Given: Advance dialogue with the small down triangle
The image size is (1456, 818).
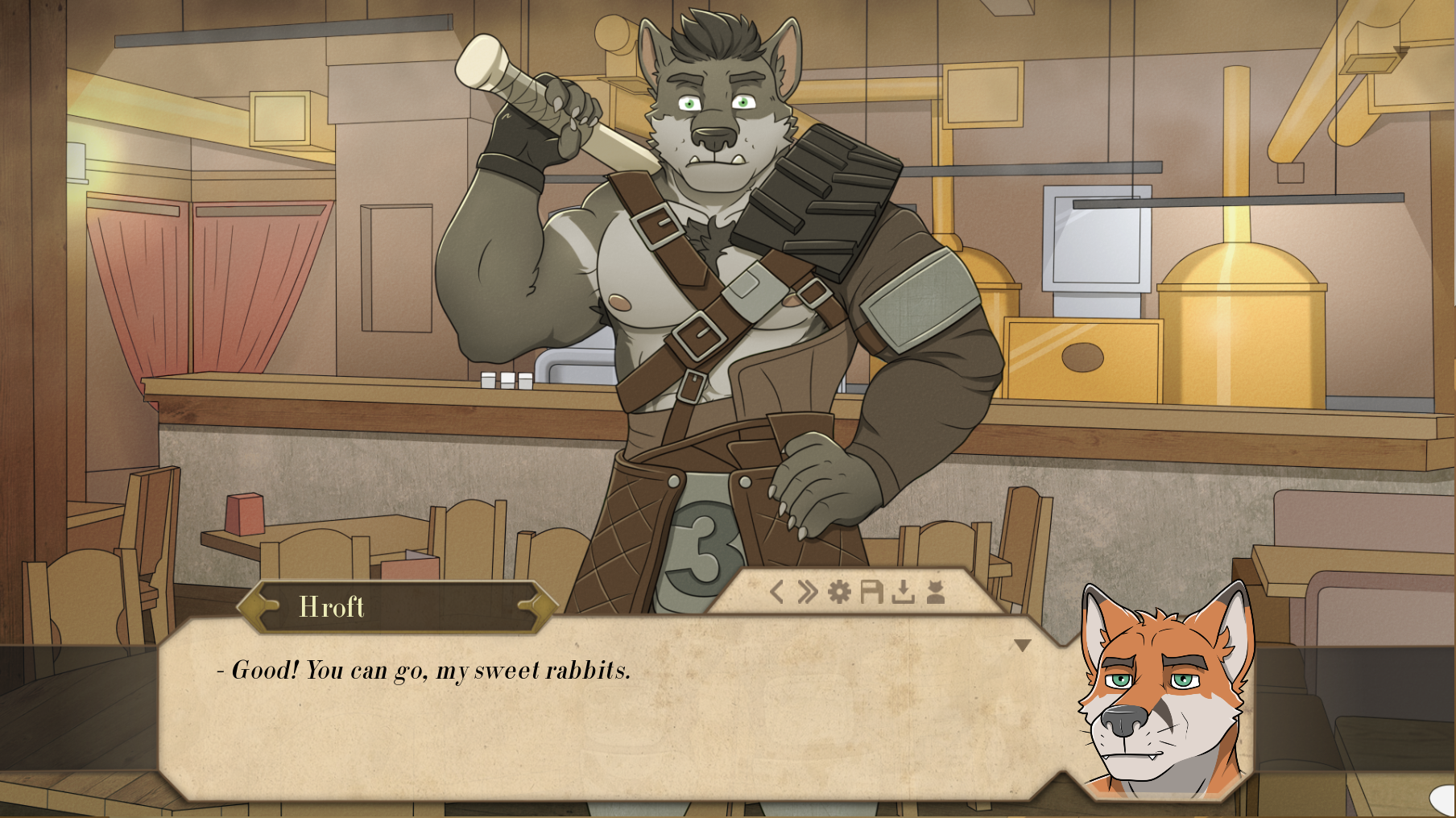Looking at the screenshot, I should (1022, 646).
